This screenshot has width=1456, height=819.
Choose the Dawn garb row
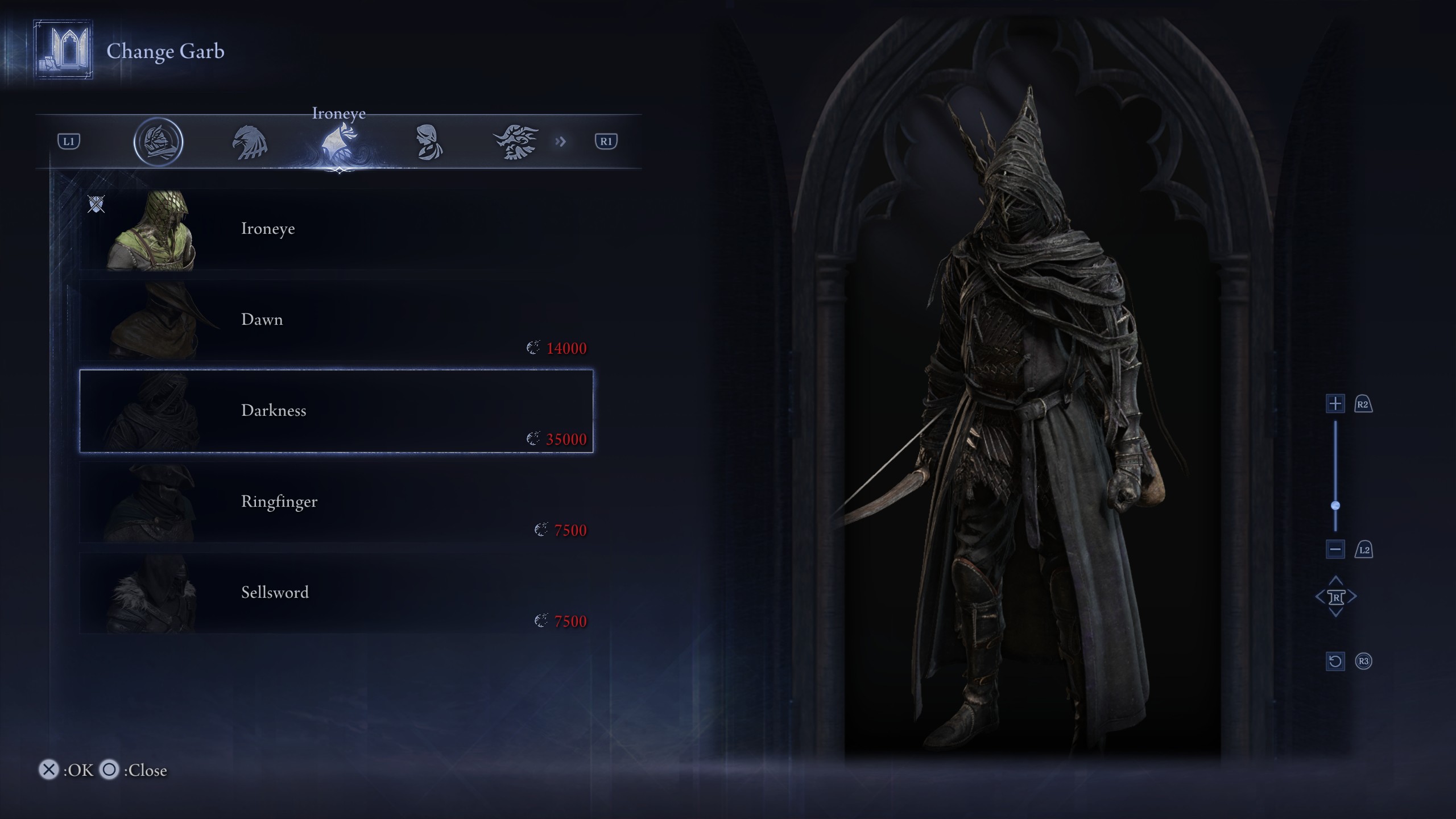(x=336, y=320)
